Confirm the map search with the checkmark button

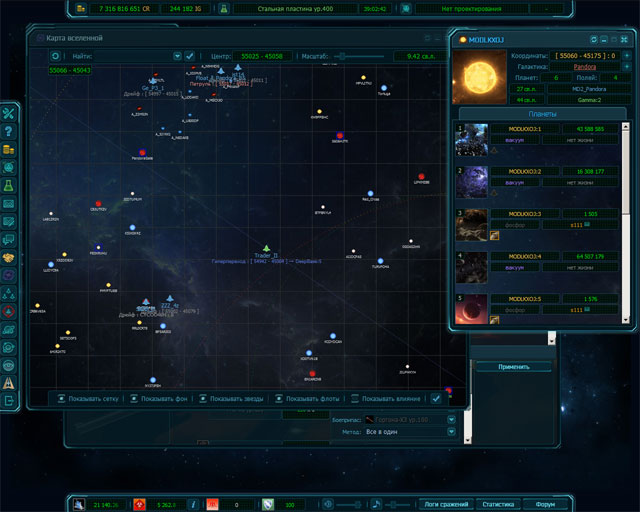pyautogui.click(x=190, y=56)
